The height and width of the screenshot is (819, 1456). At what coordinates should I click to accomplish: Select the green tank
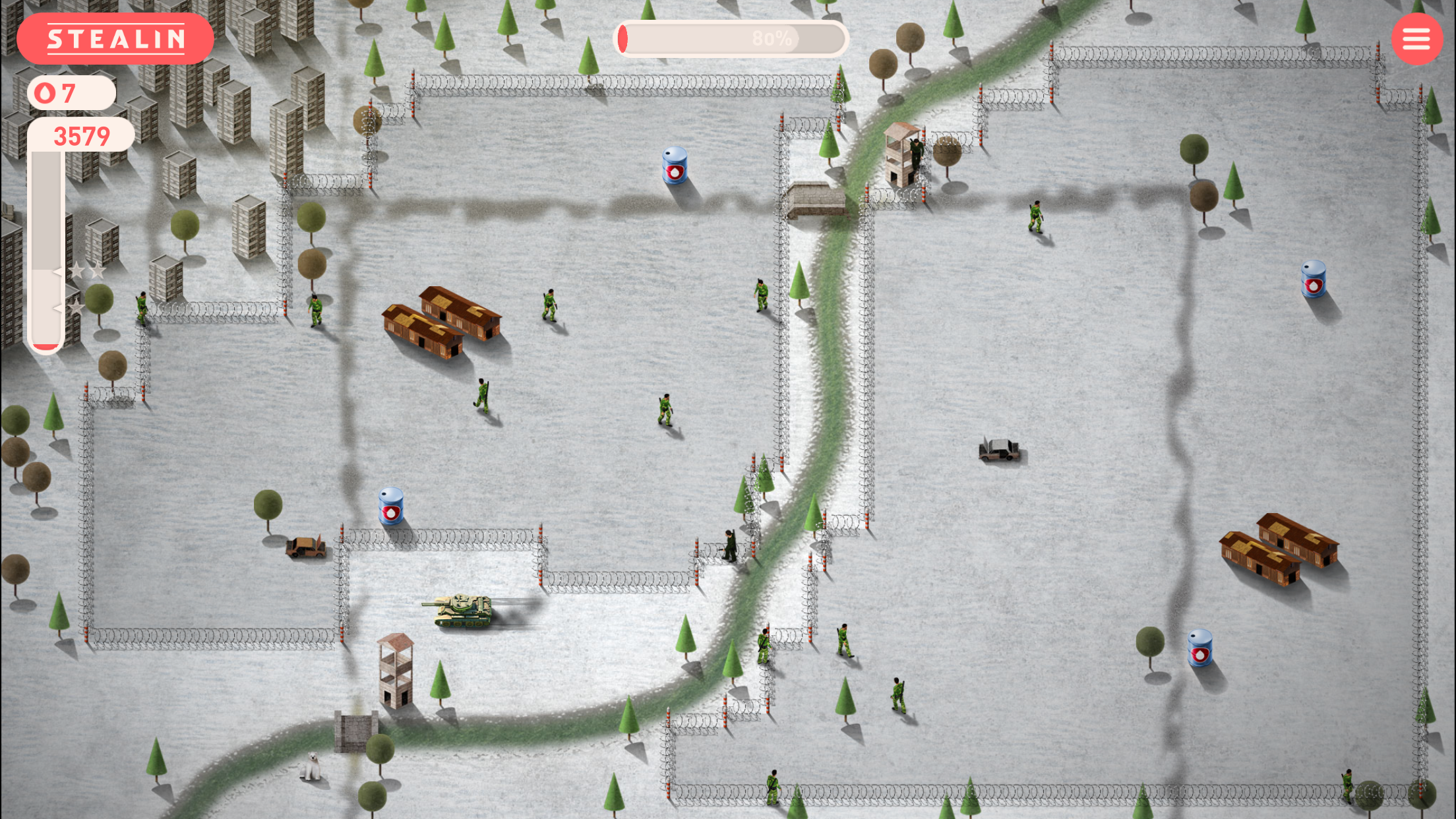[464, 608]
